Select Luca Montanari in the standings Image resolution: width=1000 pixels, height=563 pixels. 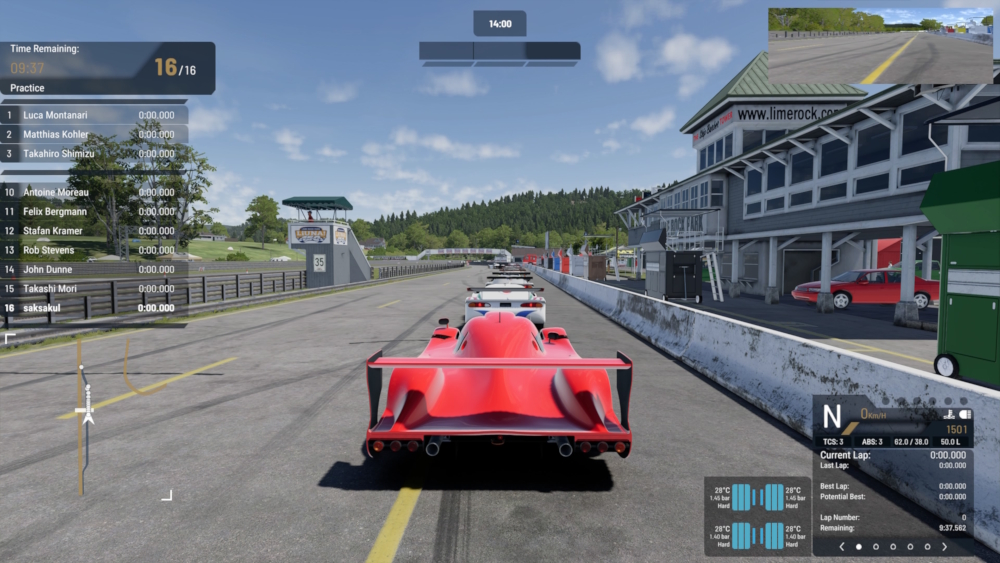pos(95,115)
